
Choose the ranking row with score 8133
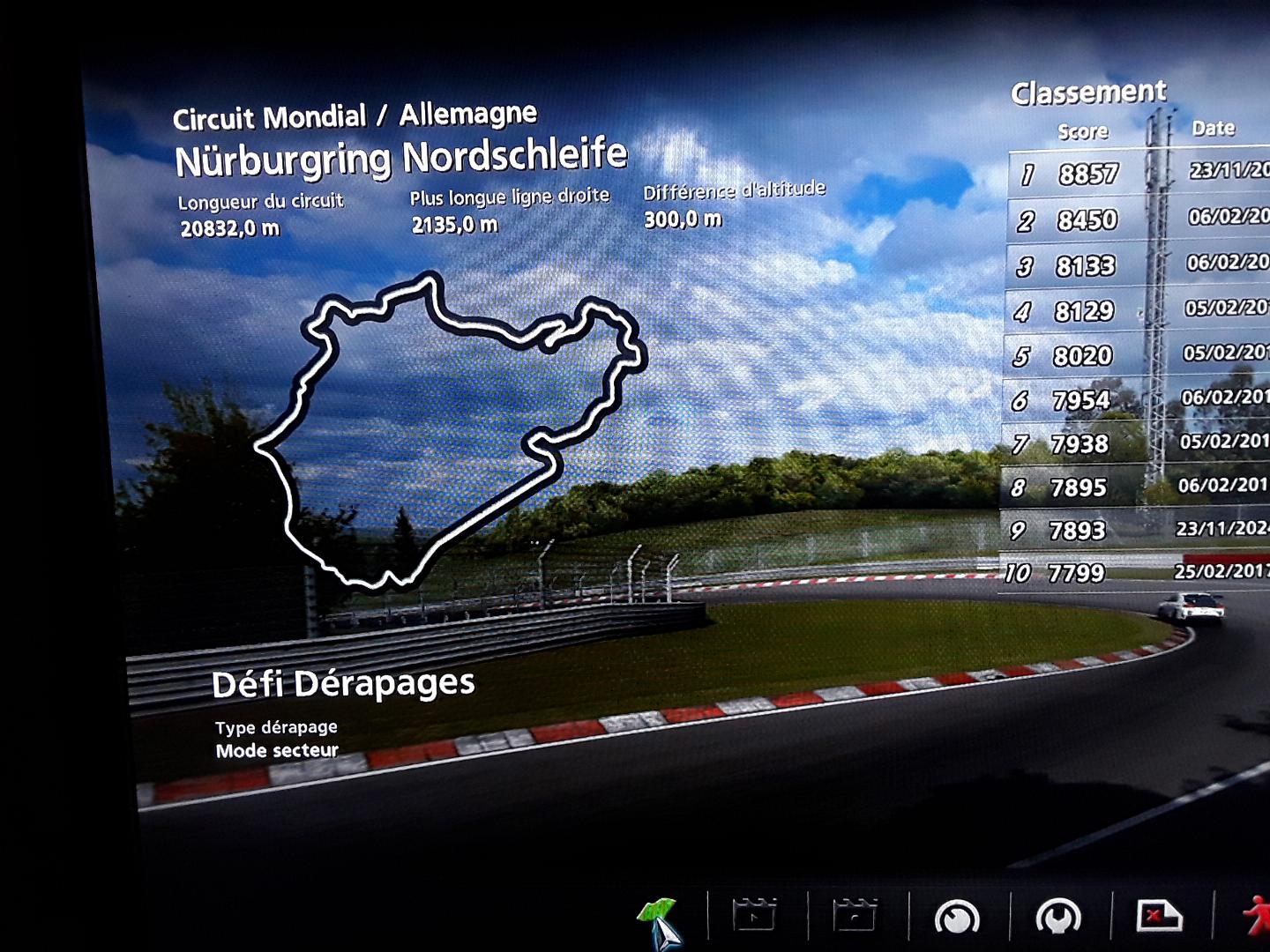[1138, 265]
